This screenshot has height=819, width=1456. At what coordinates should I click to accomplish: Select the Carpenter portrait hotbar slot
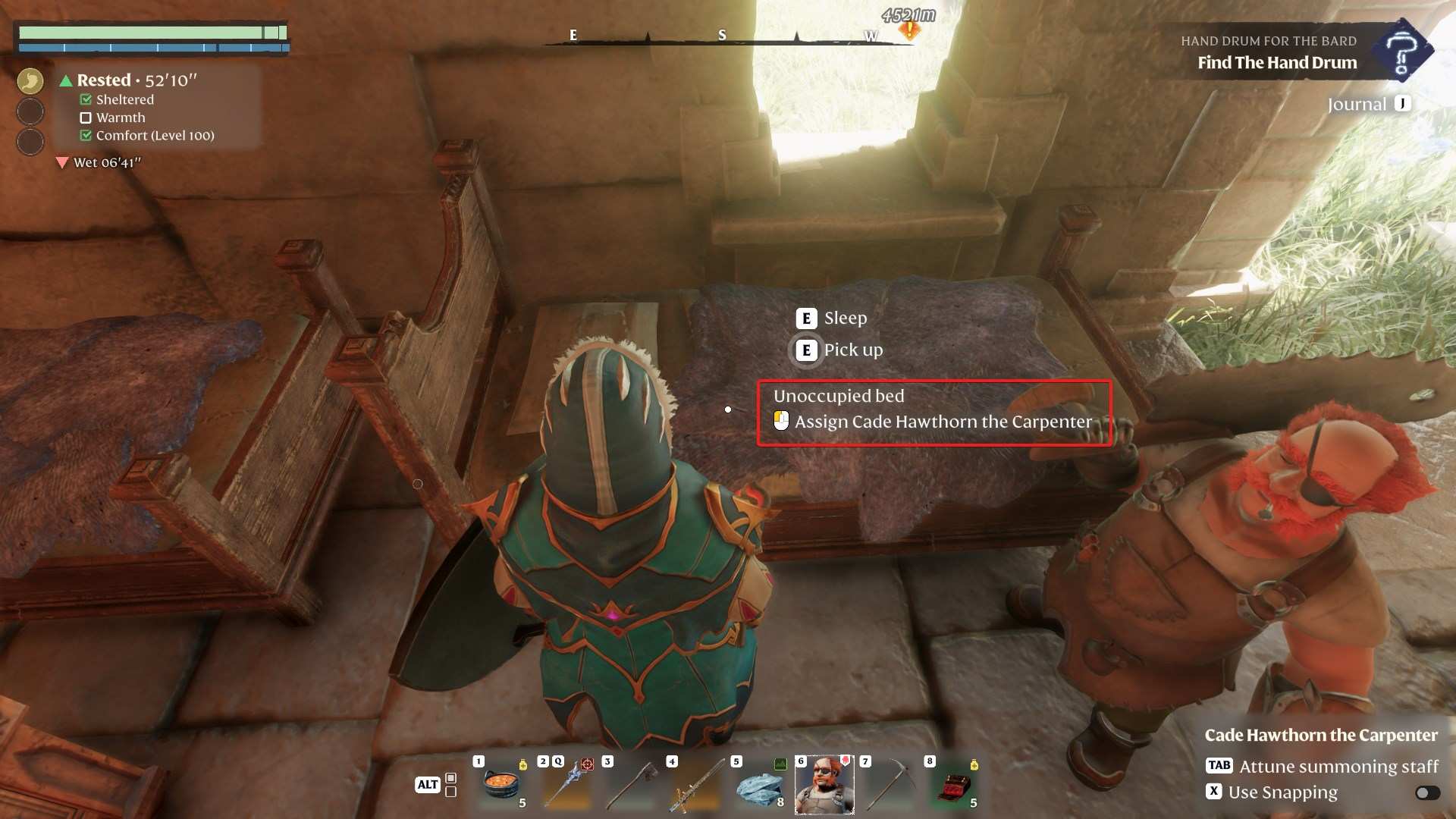click(824, 785)
